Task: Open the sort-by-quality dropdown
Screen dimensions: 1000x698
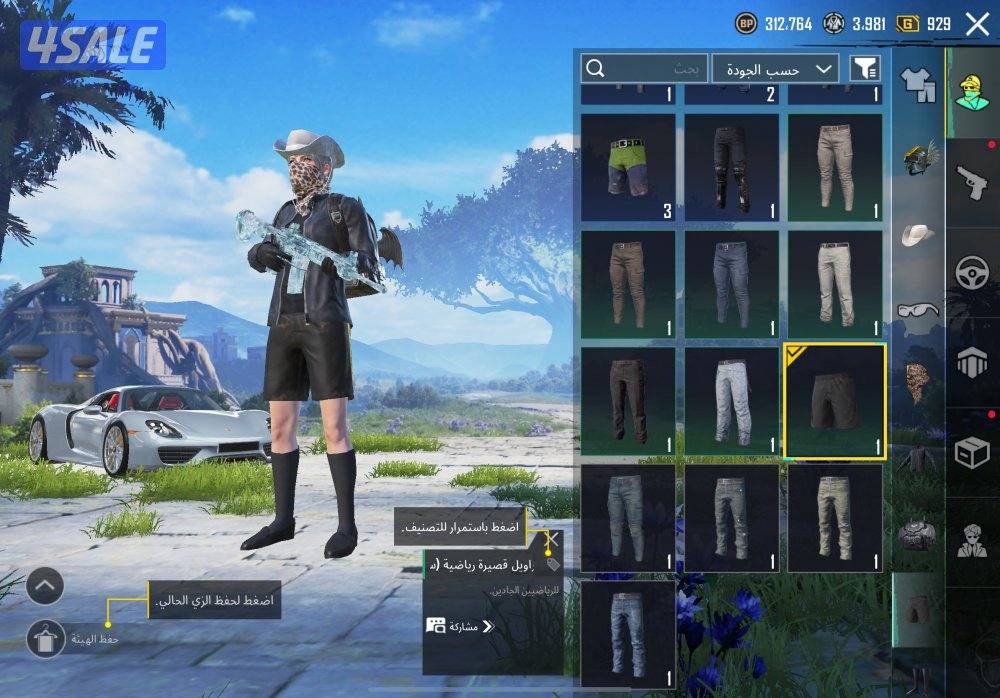Action: [x=775, y=69]
